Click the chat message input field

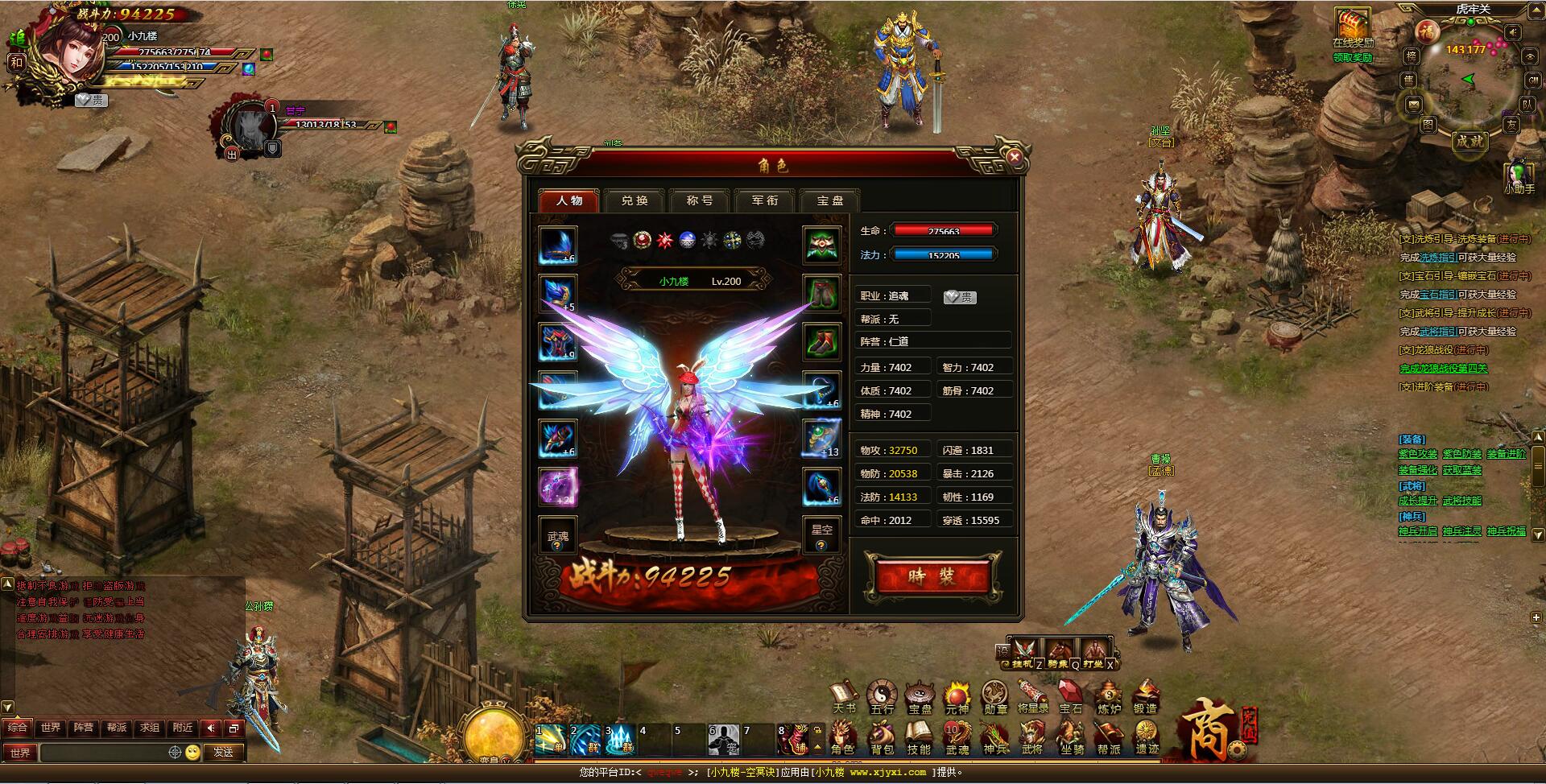pyautogui.click(x=103, y=752)
